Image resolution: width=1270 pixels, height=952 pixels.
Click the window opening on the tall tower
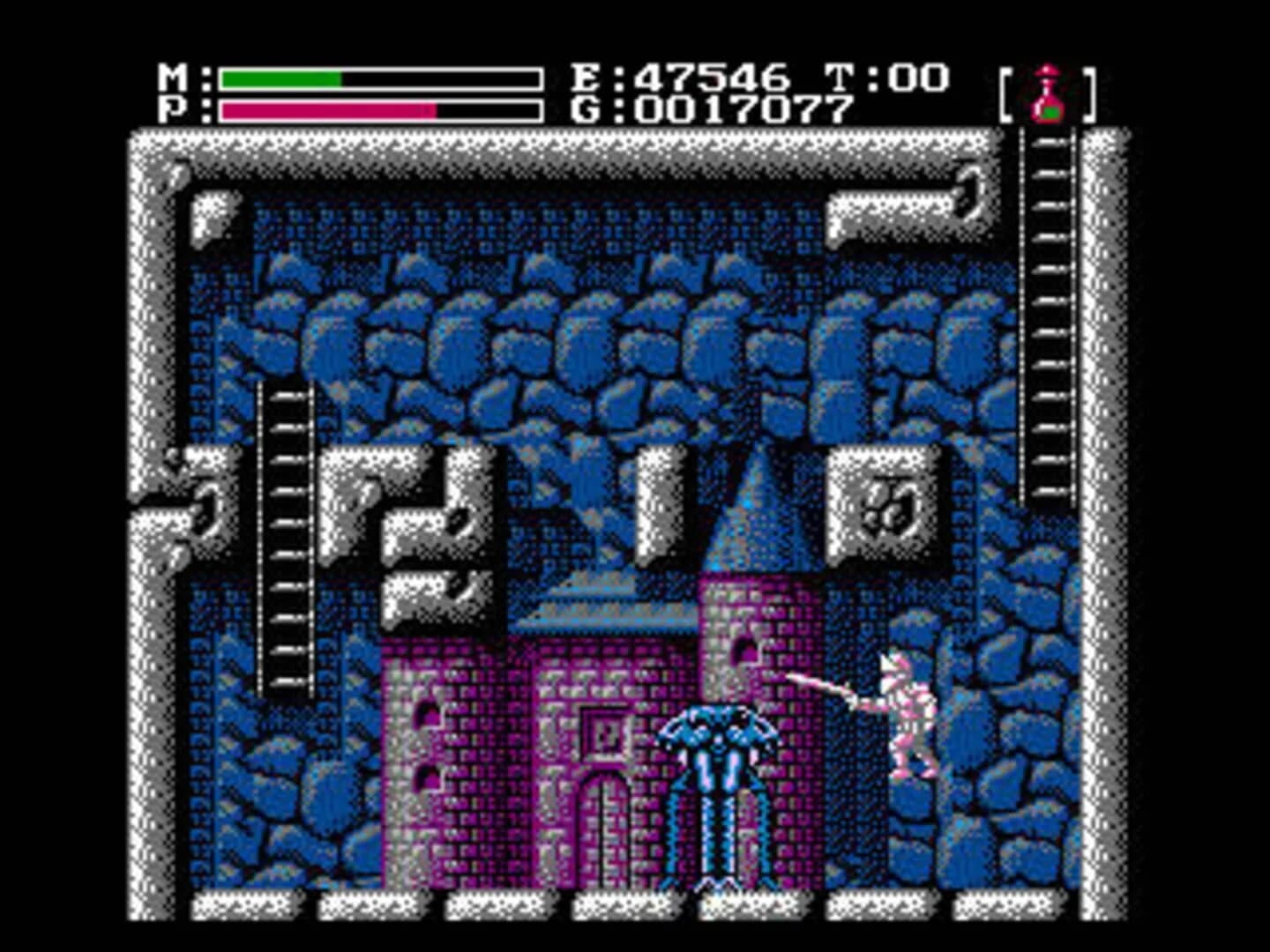coord(741,648)
